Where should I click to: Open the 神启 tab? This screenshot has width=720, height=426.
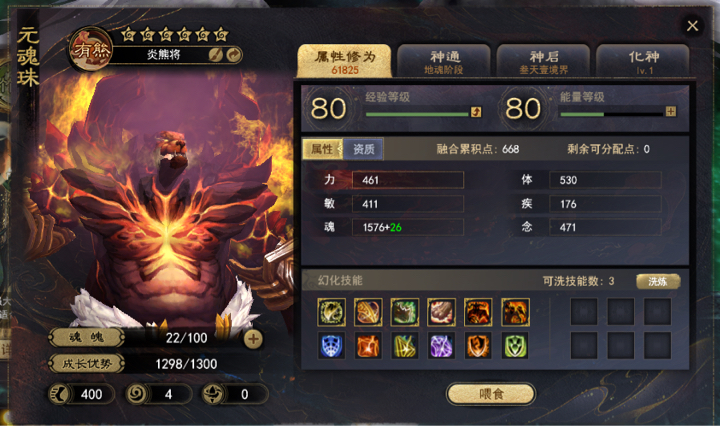point(543,61)
